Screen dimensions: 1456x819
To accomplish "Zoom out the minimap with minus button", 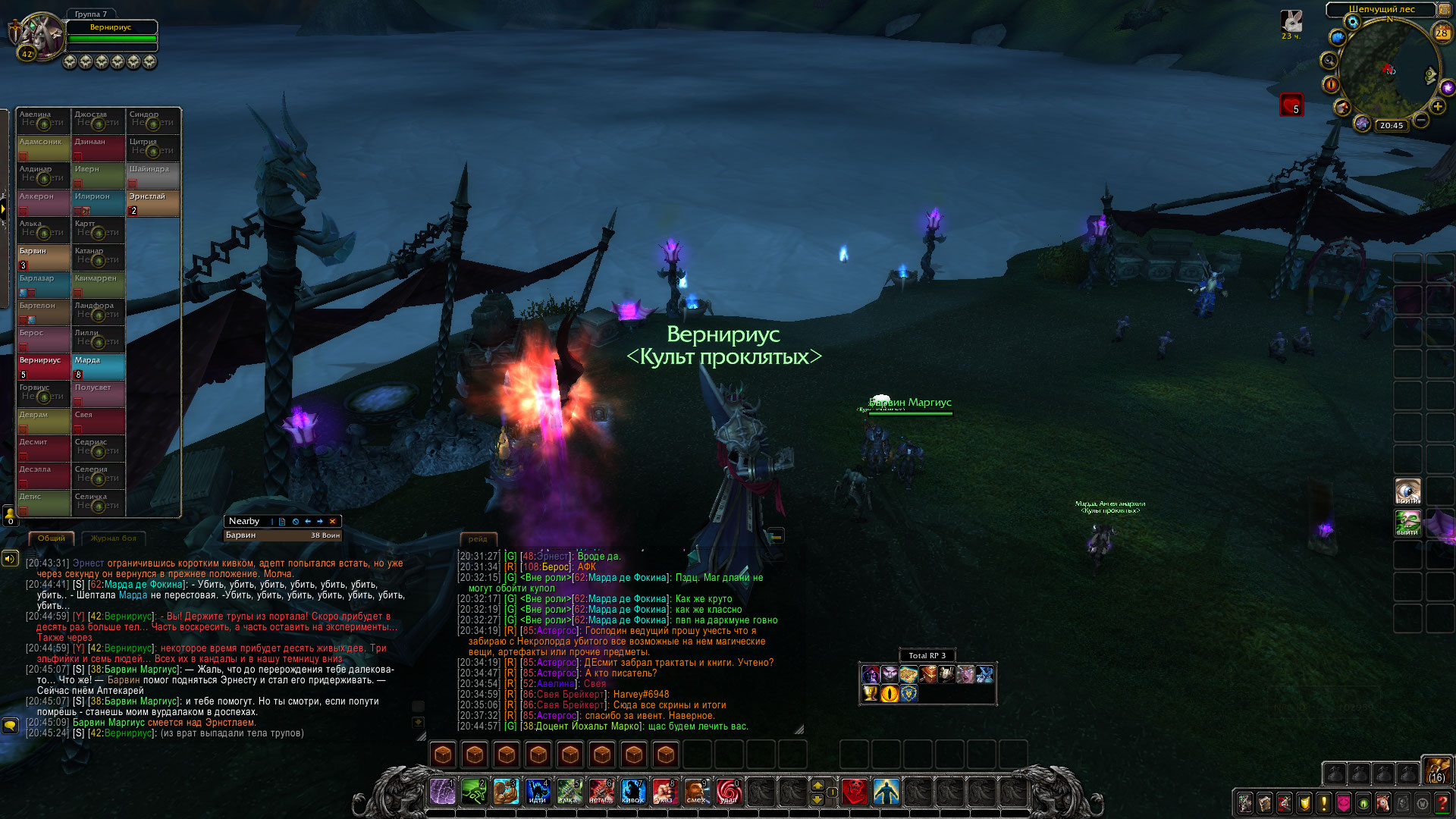I will click(1421, 121).
